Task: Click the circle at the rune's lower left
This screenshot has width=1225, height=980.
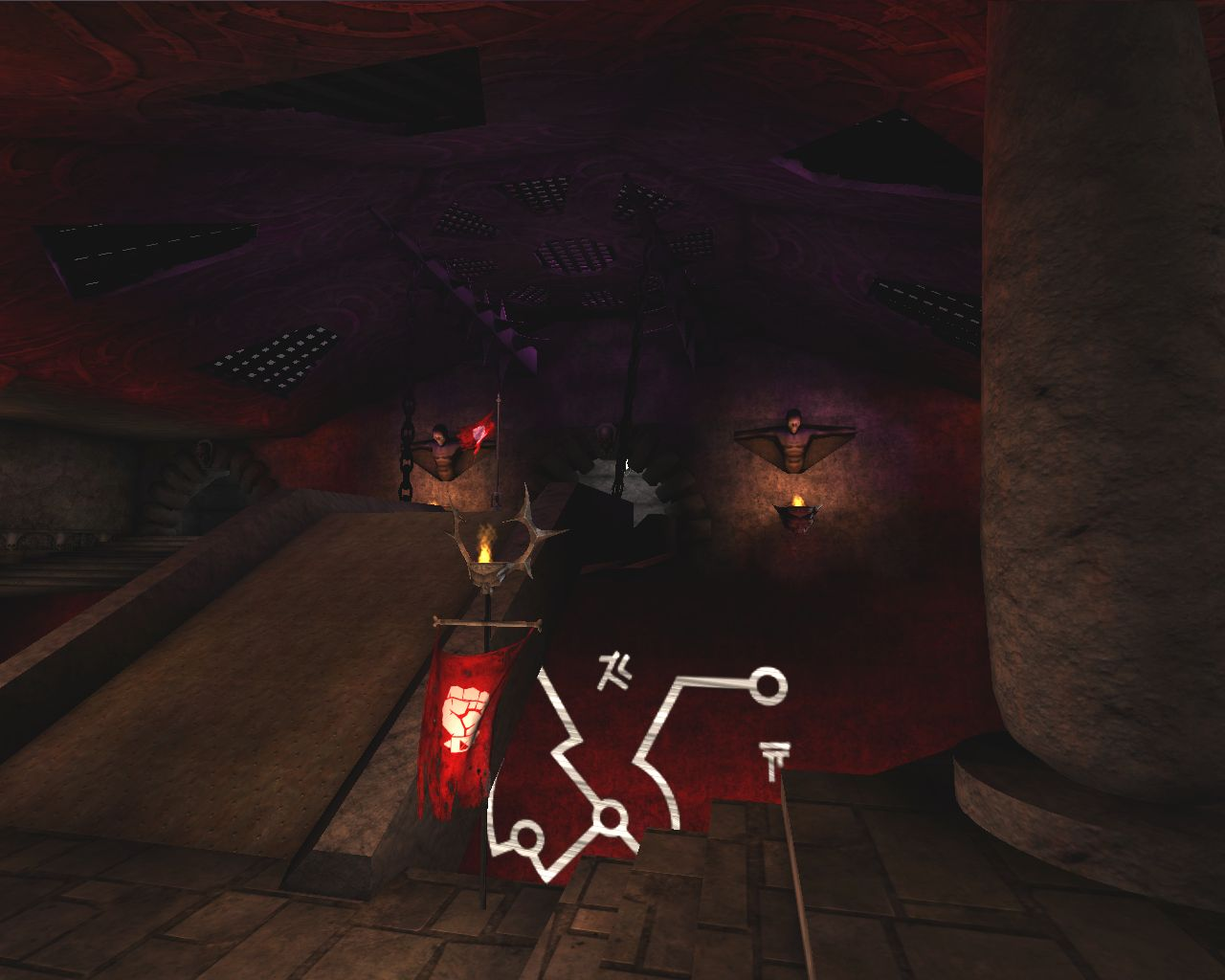Action: [527, 837]
